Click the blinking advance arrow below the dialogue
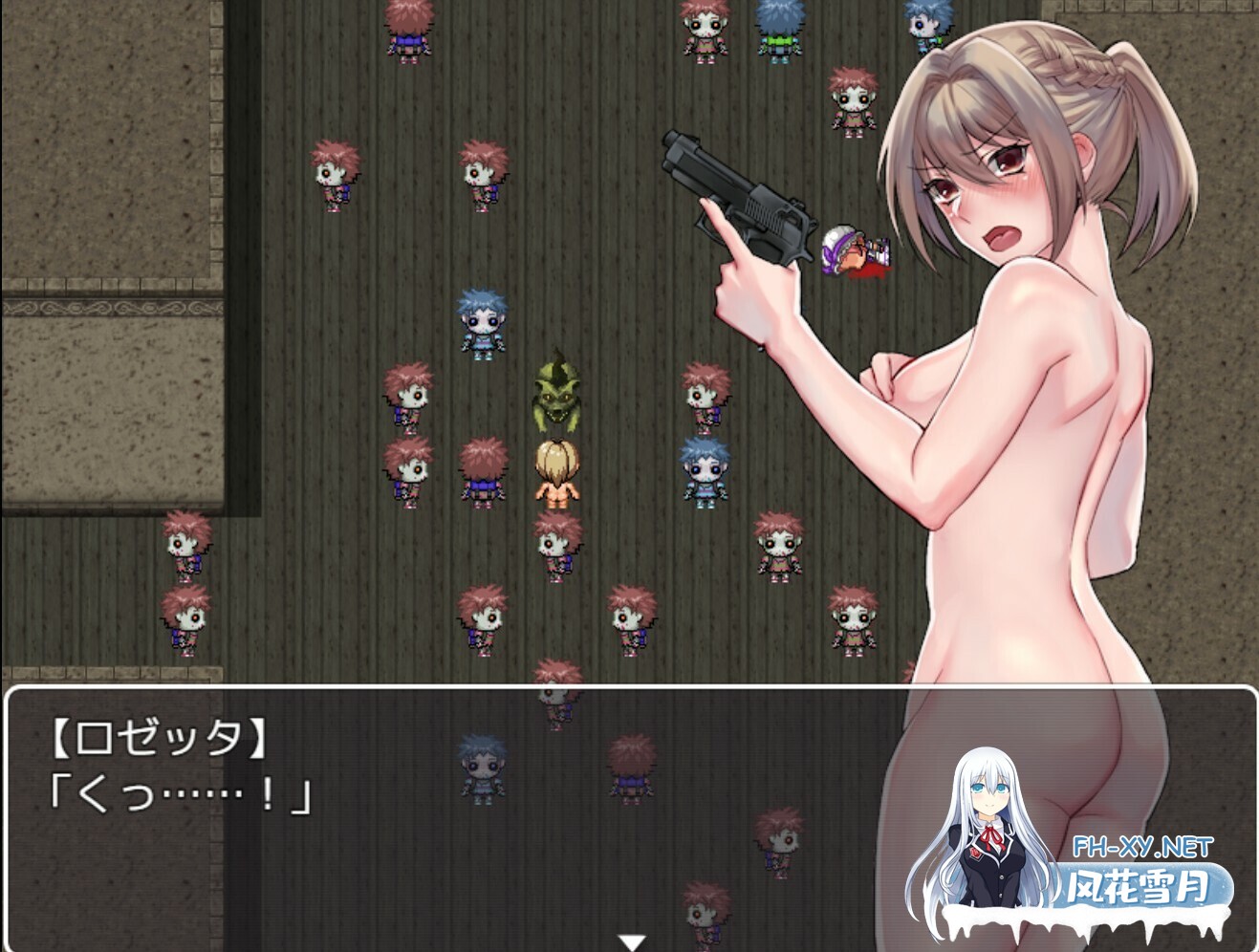Screen dimensions: 1259x952 (630, 940)
